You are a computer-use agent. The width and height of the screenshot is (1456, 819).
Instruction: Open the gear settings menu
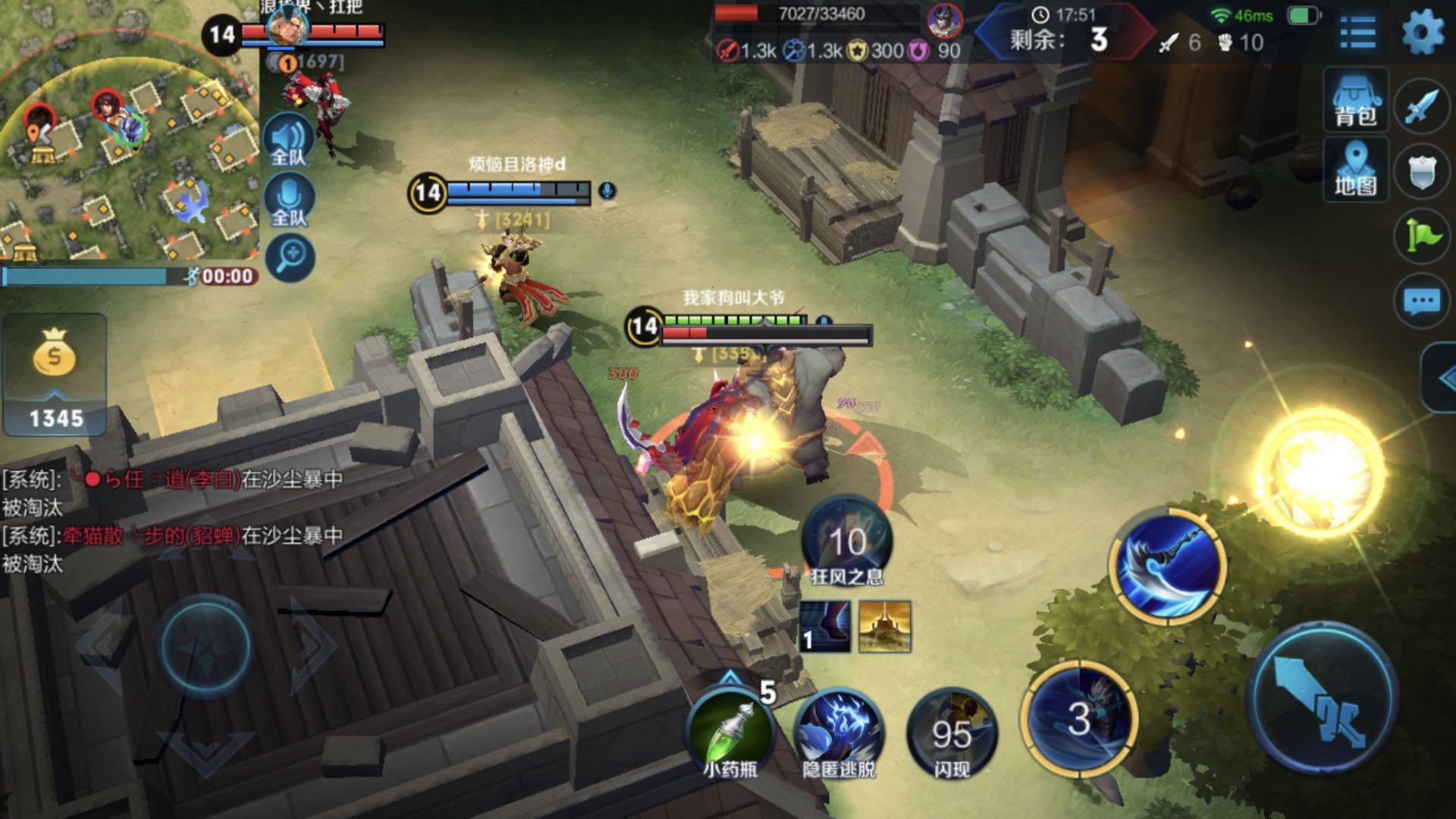coord(1422,32)
